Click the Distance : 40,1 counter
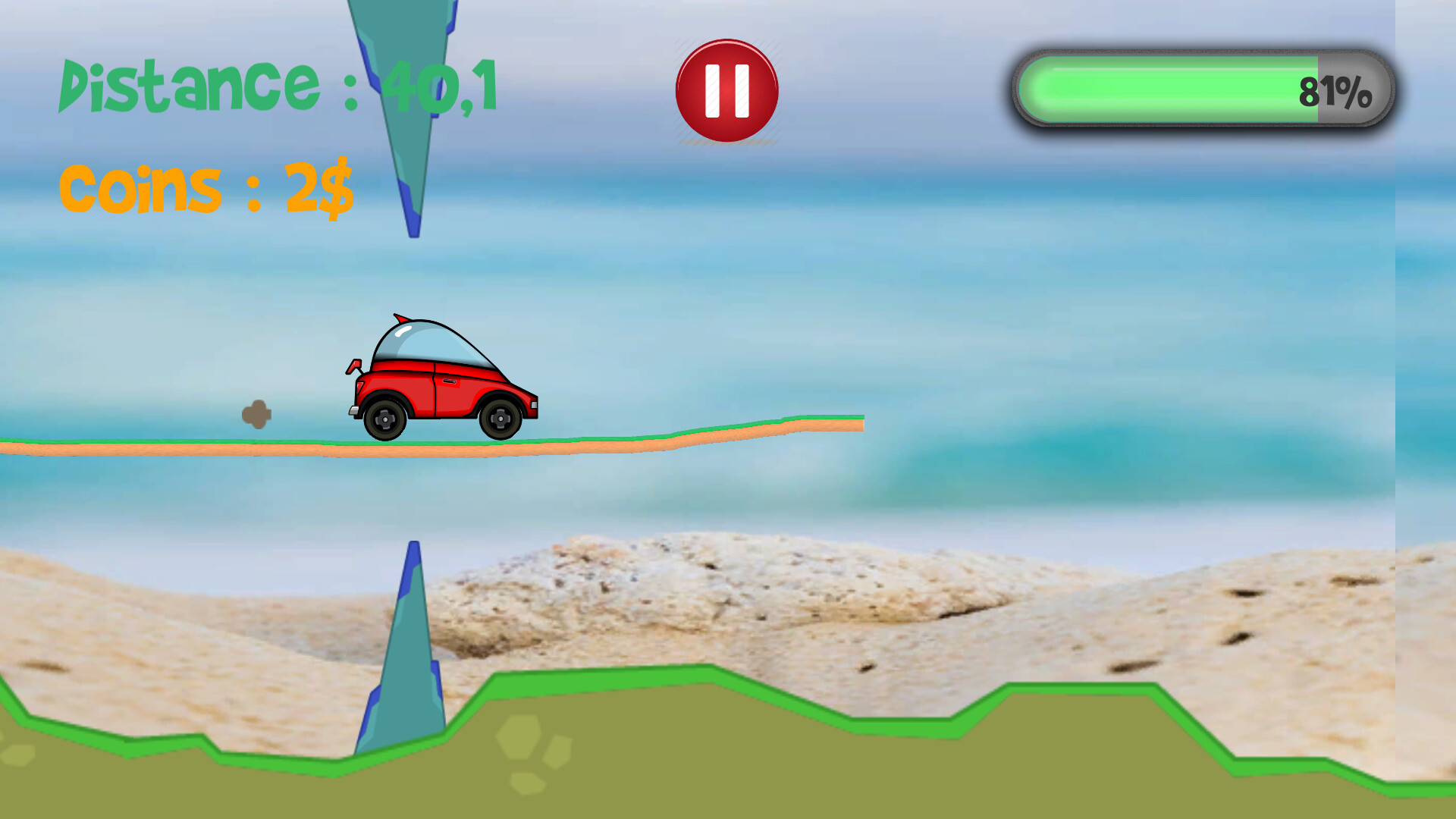 277,86
